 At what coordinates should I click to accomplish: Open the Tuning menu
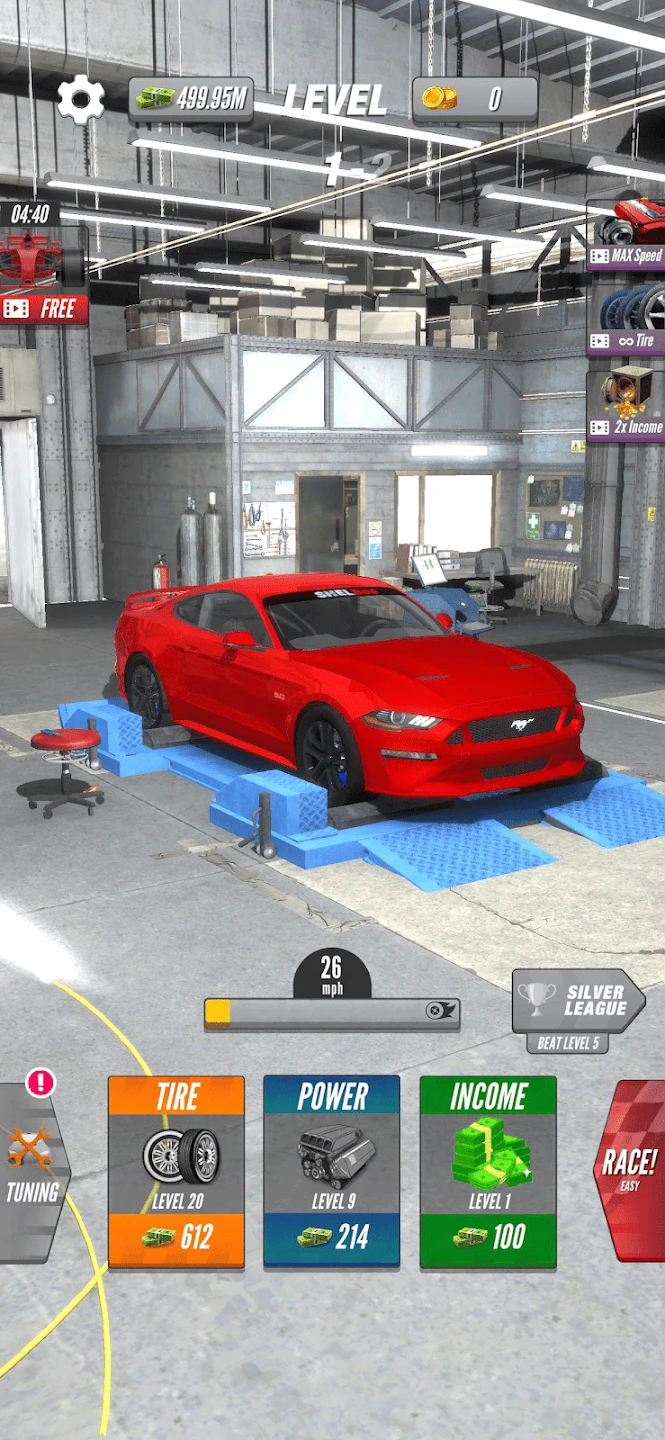32,1171
